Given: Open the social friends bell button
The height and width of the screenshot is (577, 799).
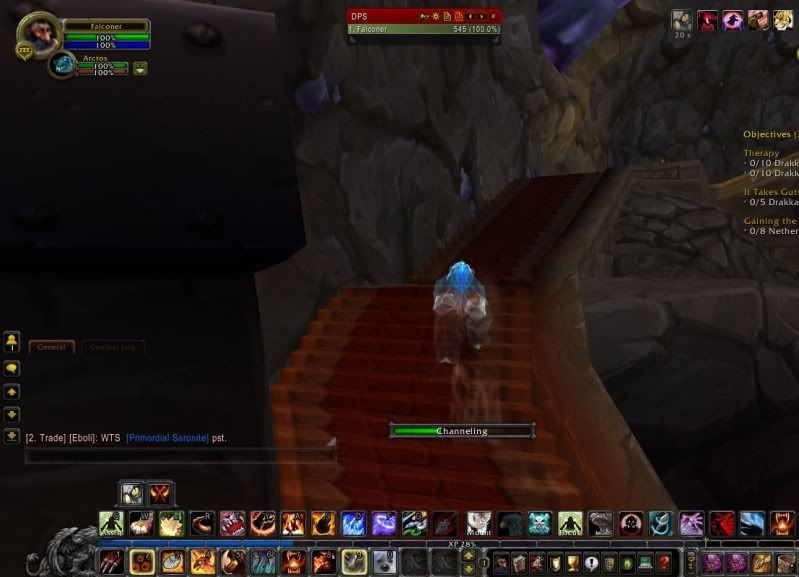Looking at the screenshot, I should 12,340.
